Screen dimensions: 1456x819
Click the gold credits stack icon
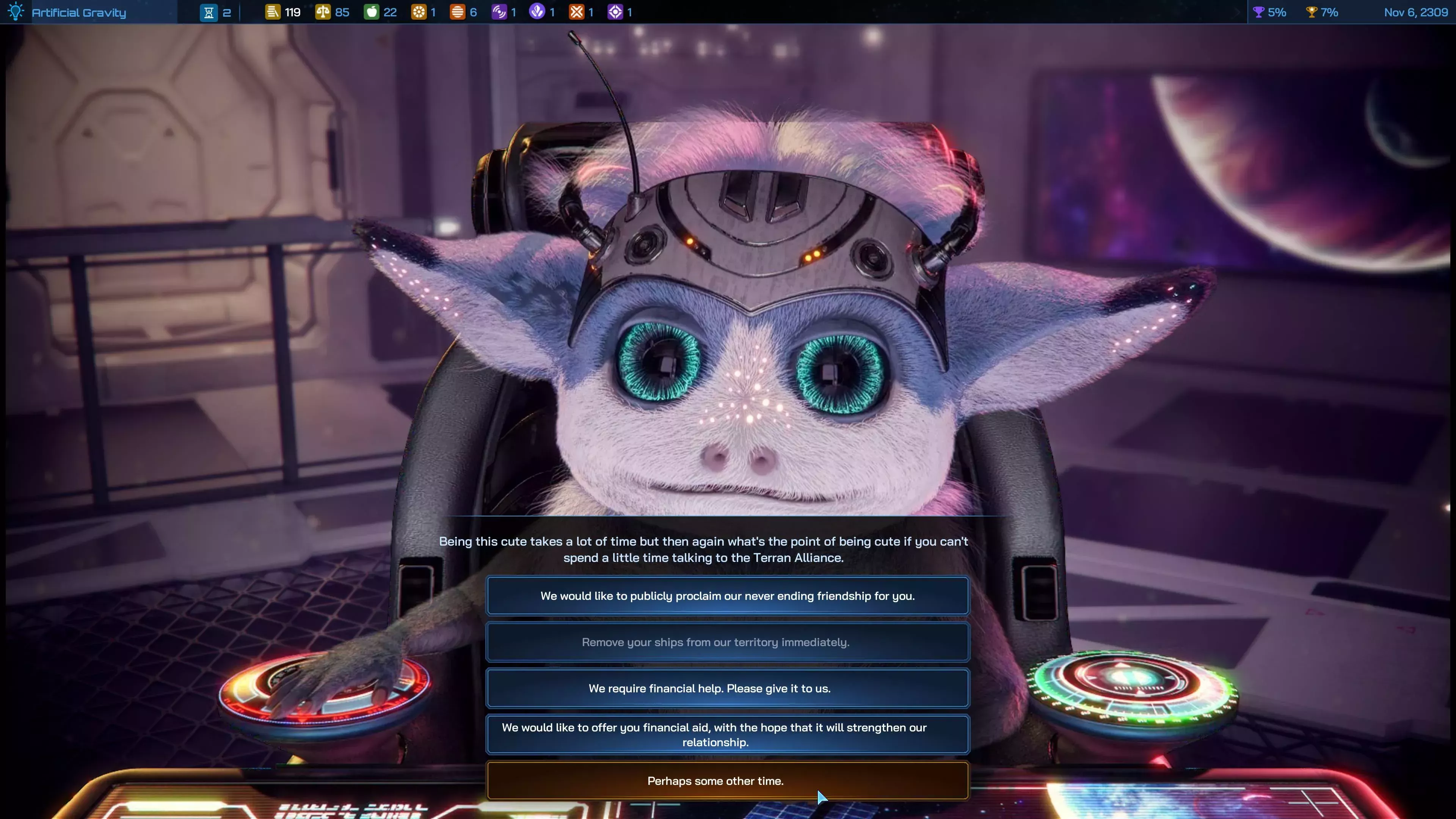point(273,12)
